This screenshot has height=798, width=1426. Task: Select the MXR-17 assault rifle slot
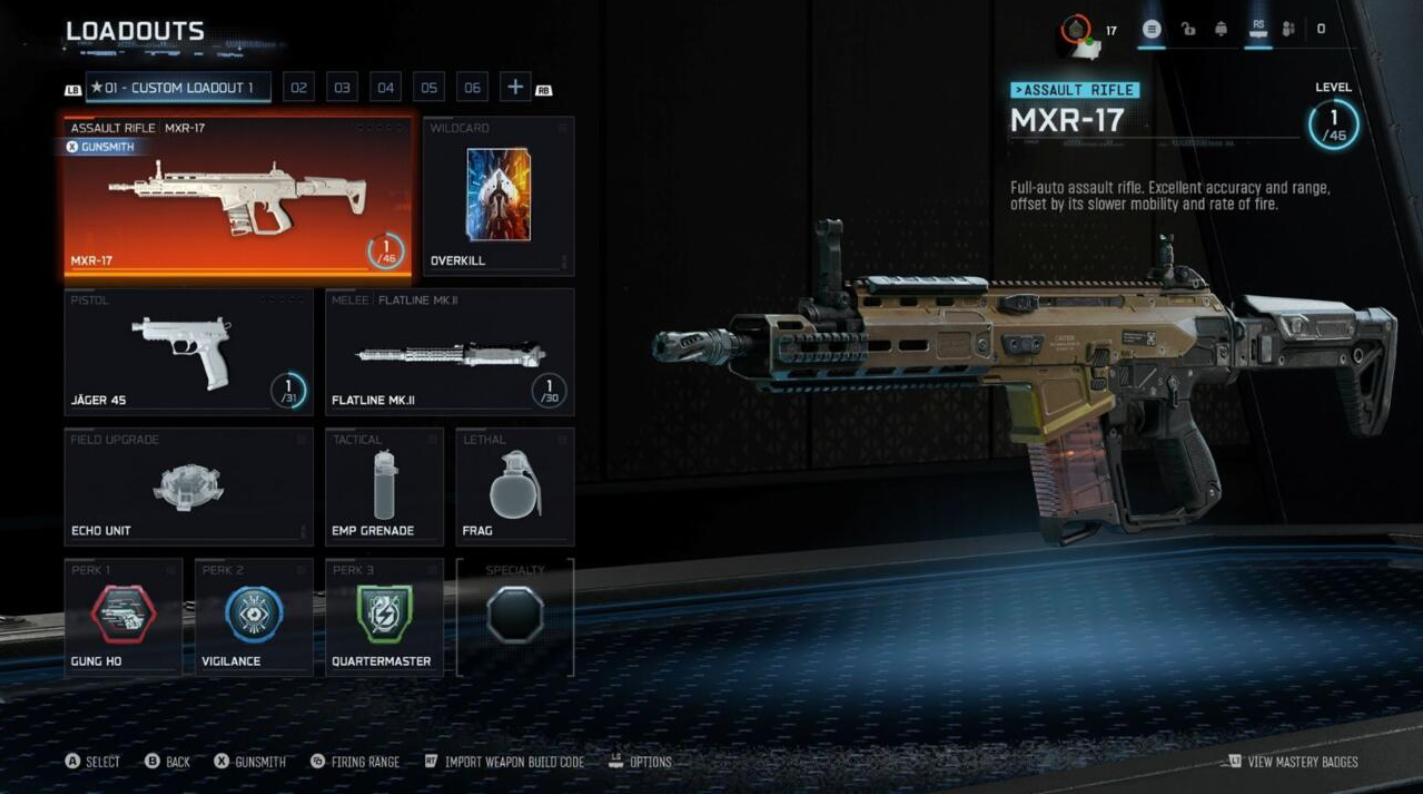pyautogui.click(x=238, y=197)
